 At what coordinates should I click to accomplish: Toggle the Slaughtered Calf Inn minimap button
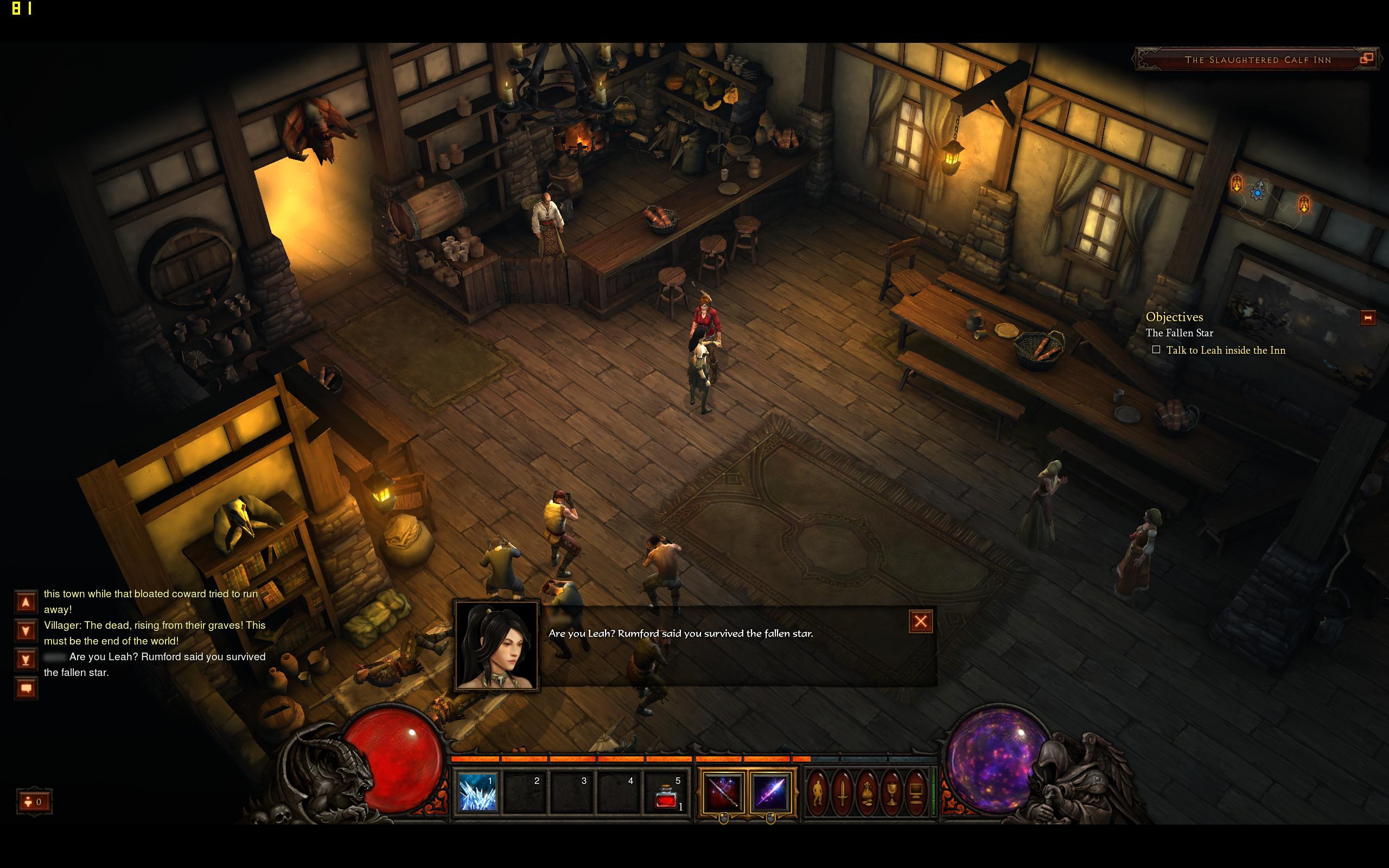(1367, 59)
